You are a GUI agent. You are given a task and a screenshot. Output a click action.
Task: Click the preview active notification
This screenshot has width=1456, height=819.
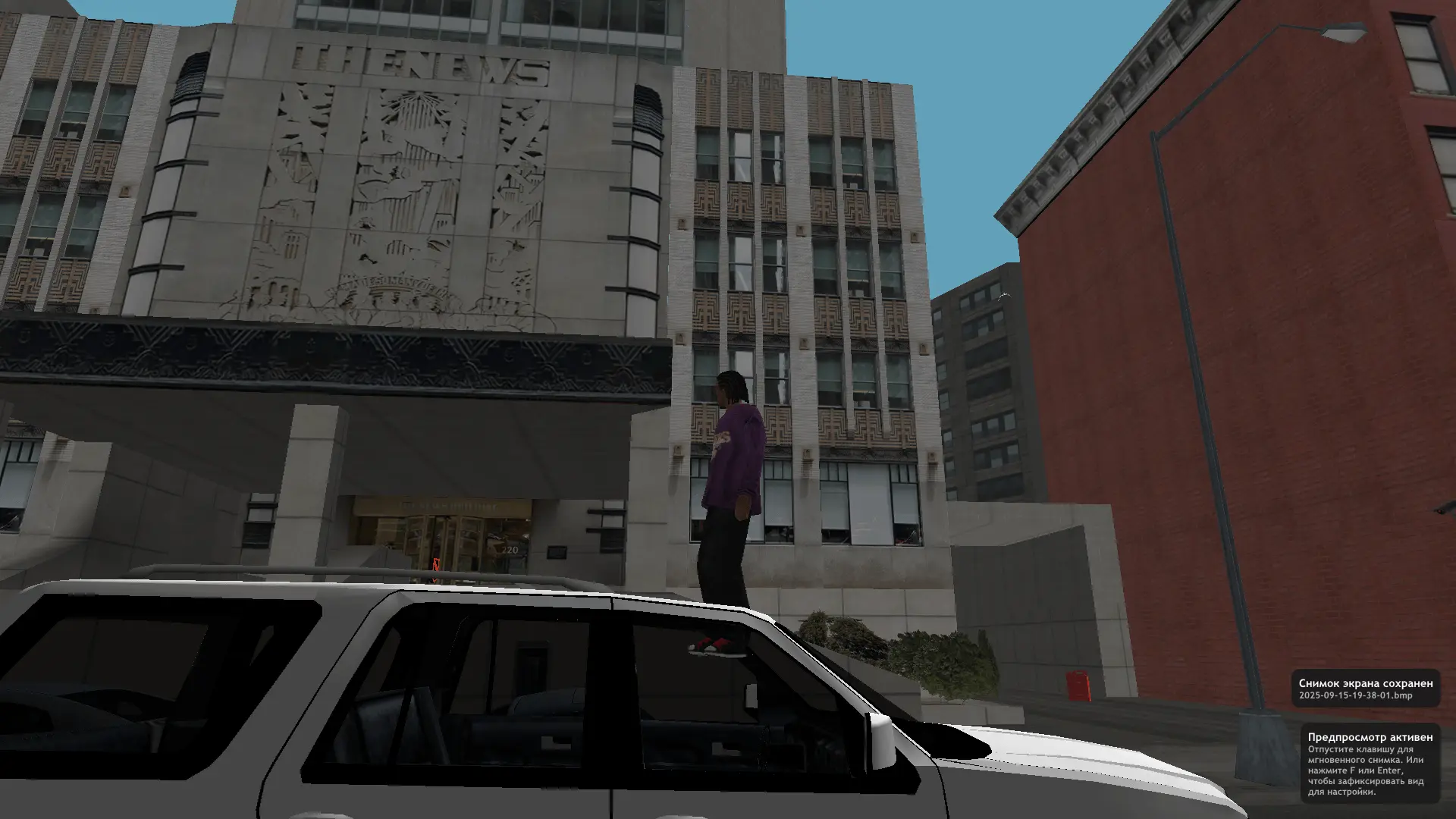tap(1370, 764)
